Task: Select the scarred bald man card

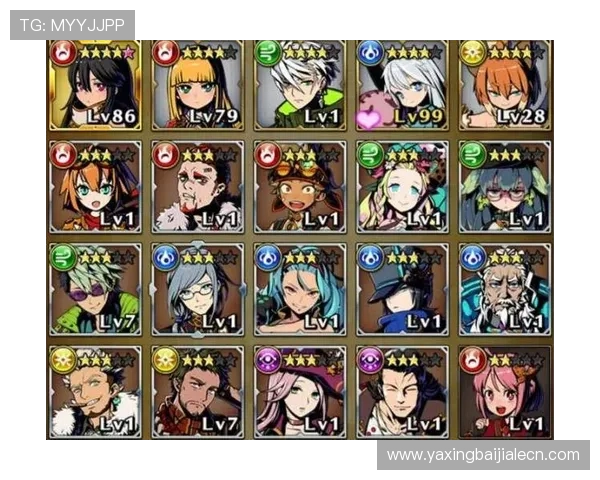Action: [x=197, y=187]
